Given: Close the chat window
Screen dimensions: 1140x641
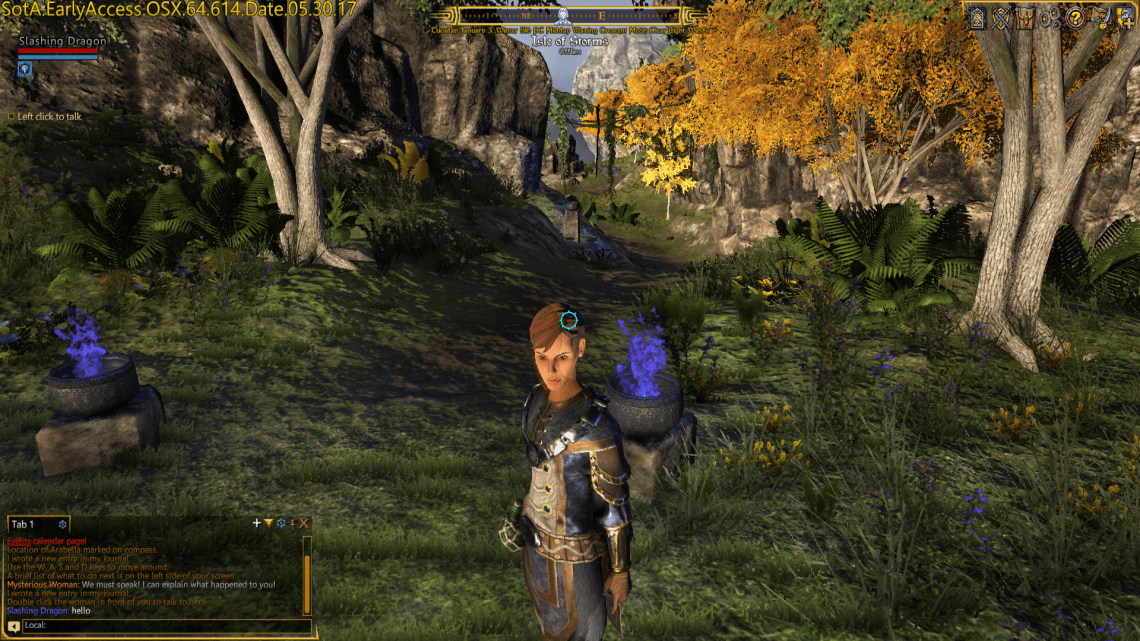Looking at the screenshot, I should pyautogui.click(x=304, y=523).
